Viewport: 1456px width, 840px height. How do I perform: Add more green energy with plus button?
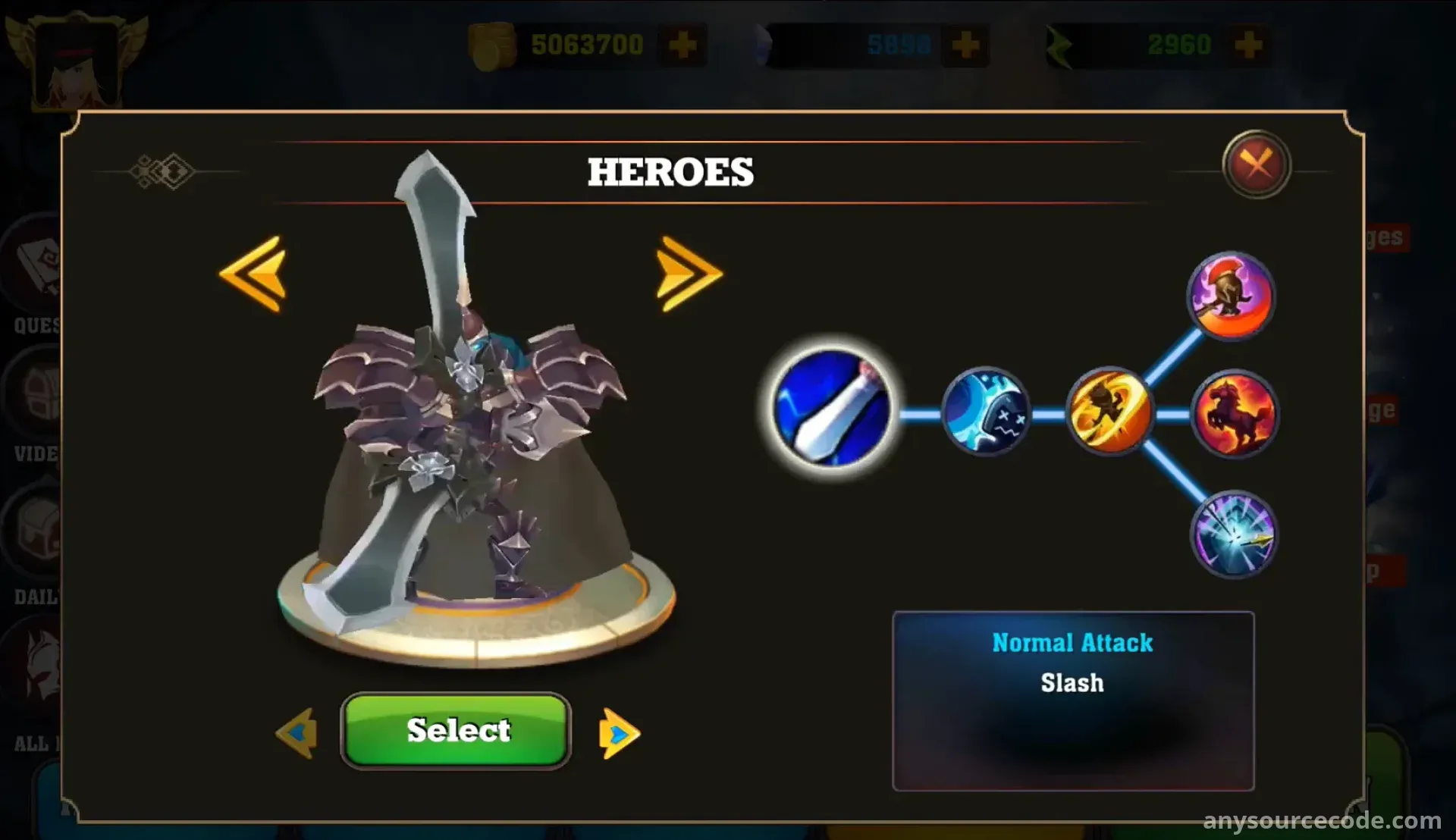pyautogui.click(x=1248, y=45)
